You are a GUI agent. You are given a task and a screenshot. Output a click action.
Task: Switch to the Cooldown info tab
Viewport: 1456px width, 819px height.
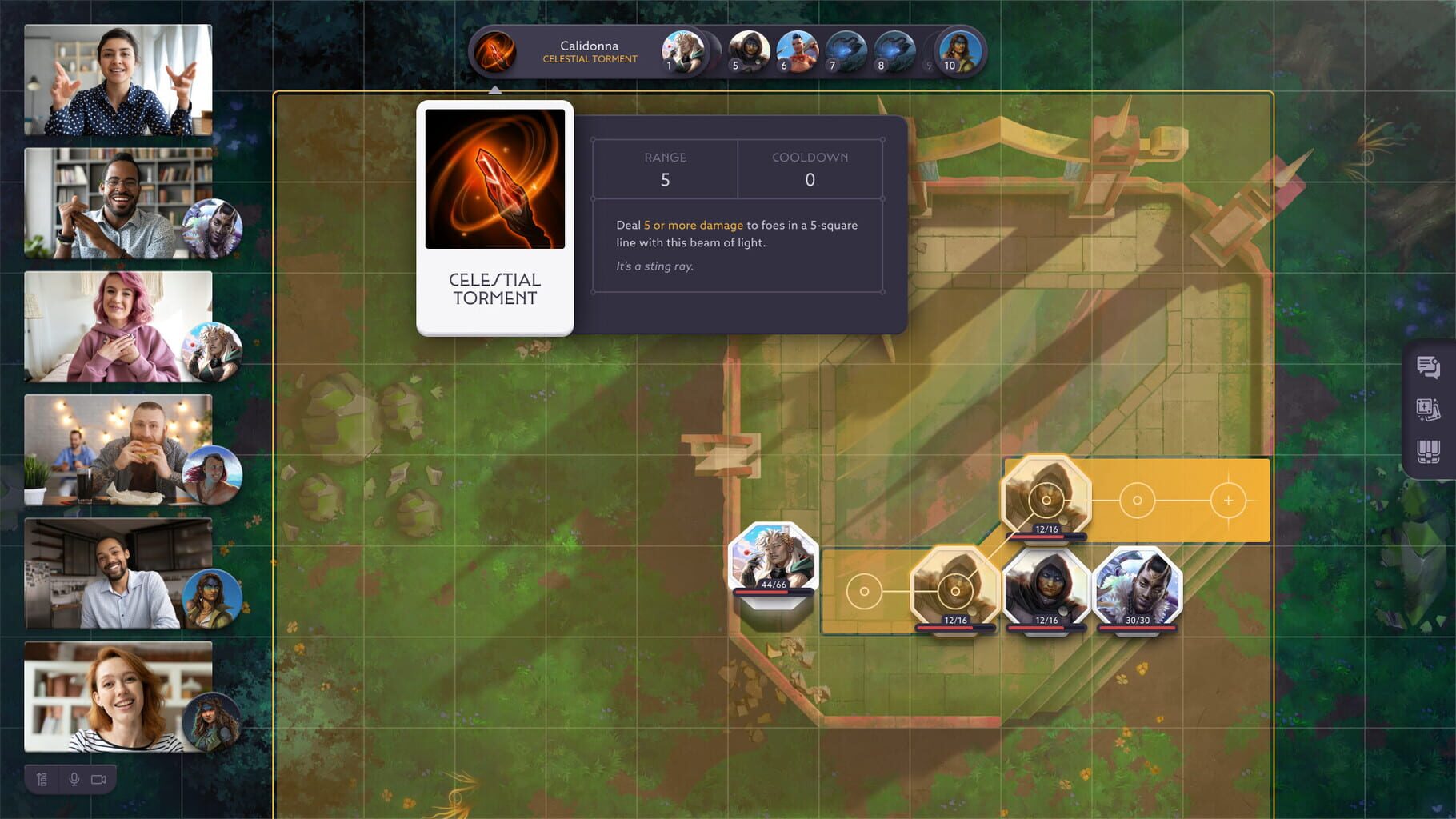[810, 169]
